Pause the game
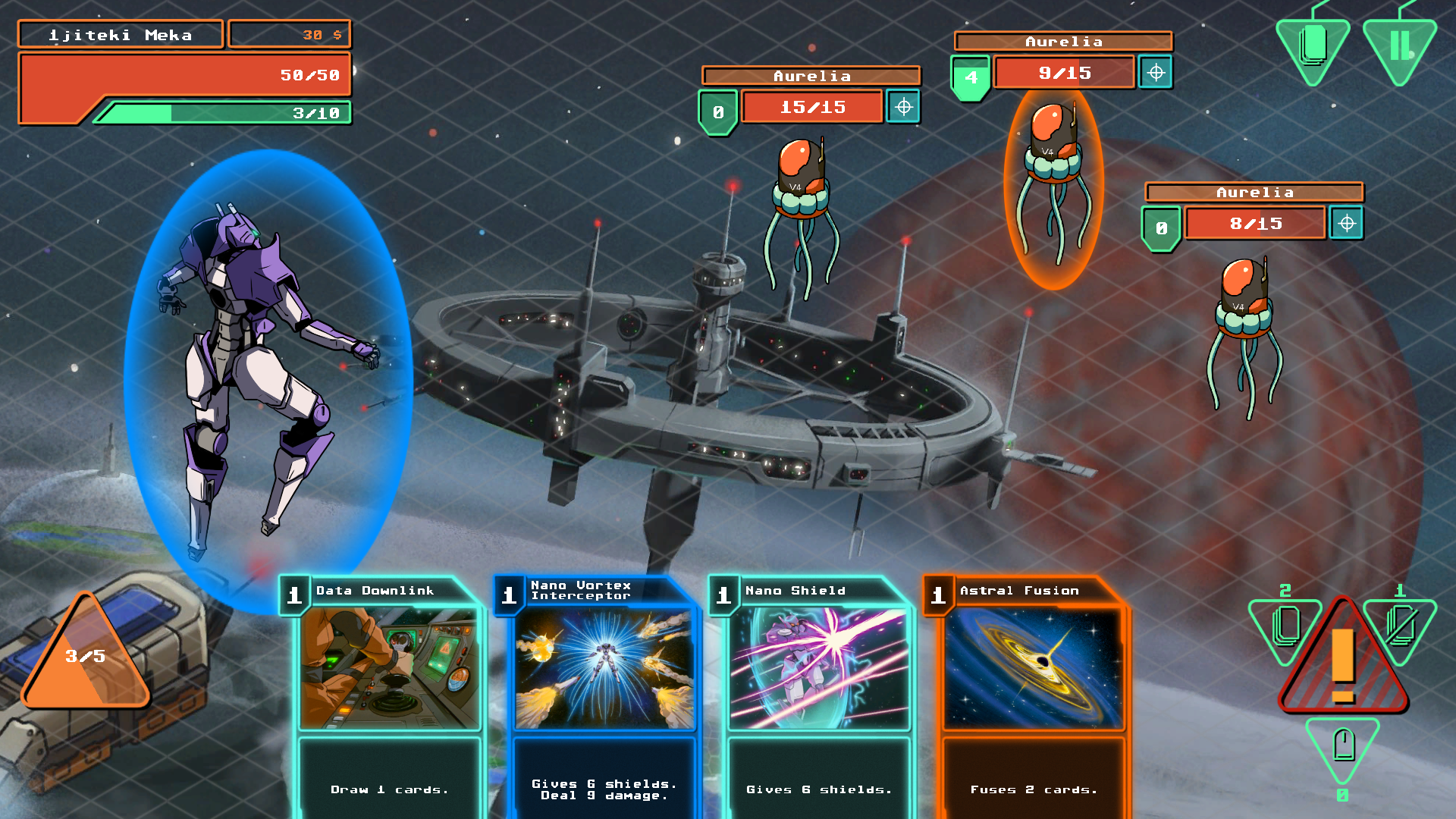The width and height of the screenshot is (1456, 819). (1400, 47)
